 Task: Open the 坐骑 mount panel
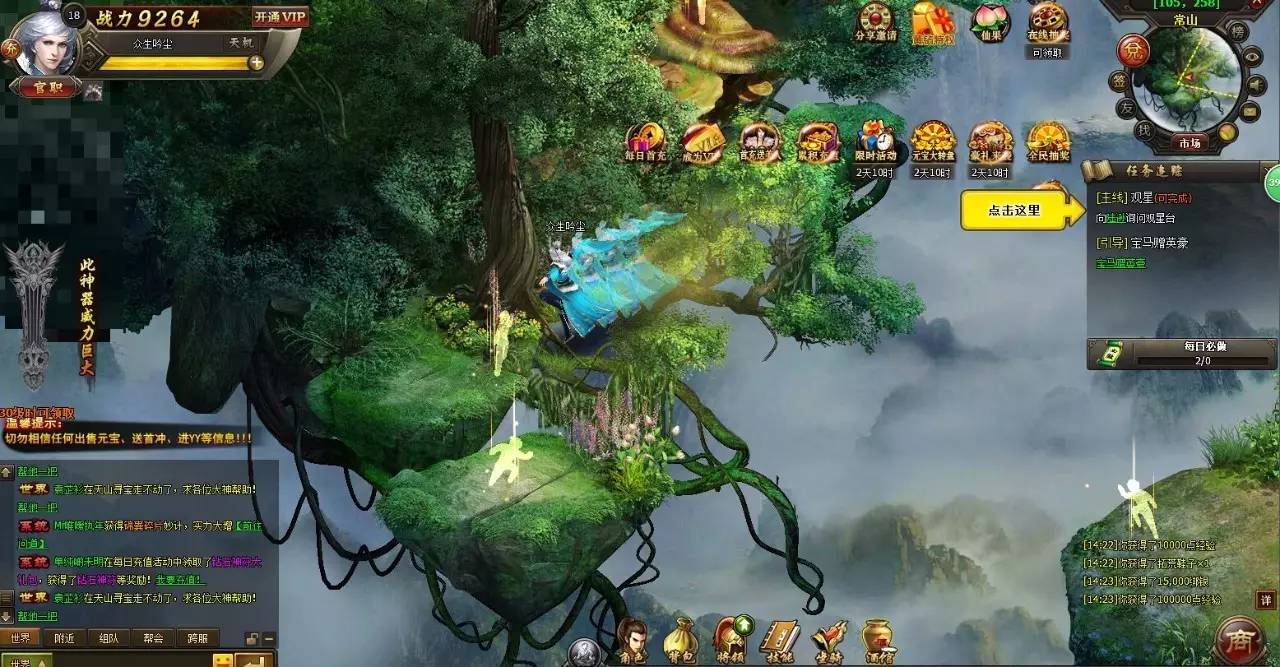click(828, 640)
